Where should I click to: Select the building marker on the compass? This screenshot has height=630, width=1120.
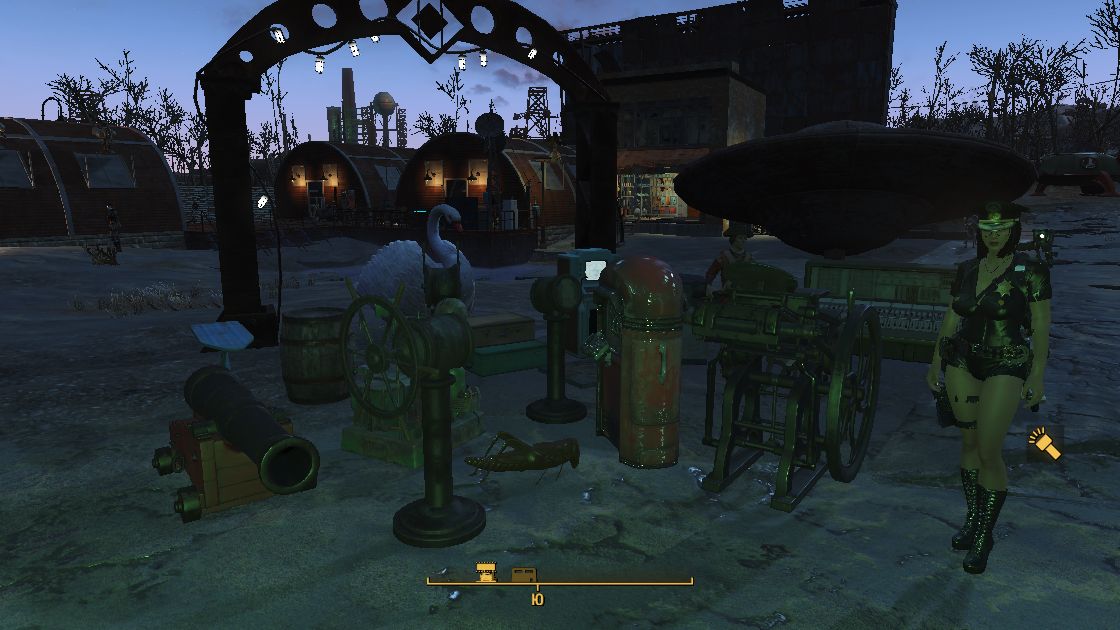(522, 574)
